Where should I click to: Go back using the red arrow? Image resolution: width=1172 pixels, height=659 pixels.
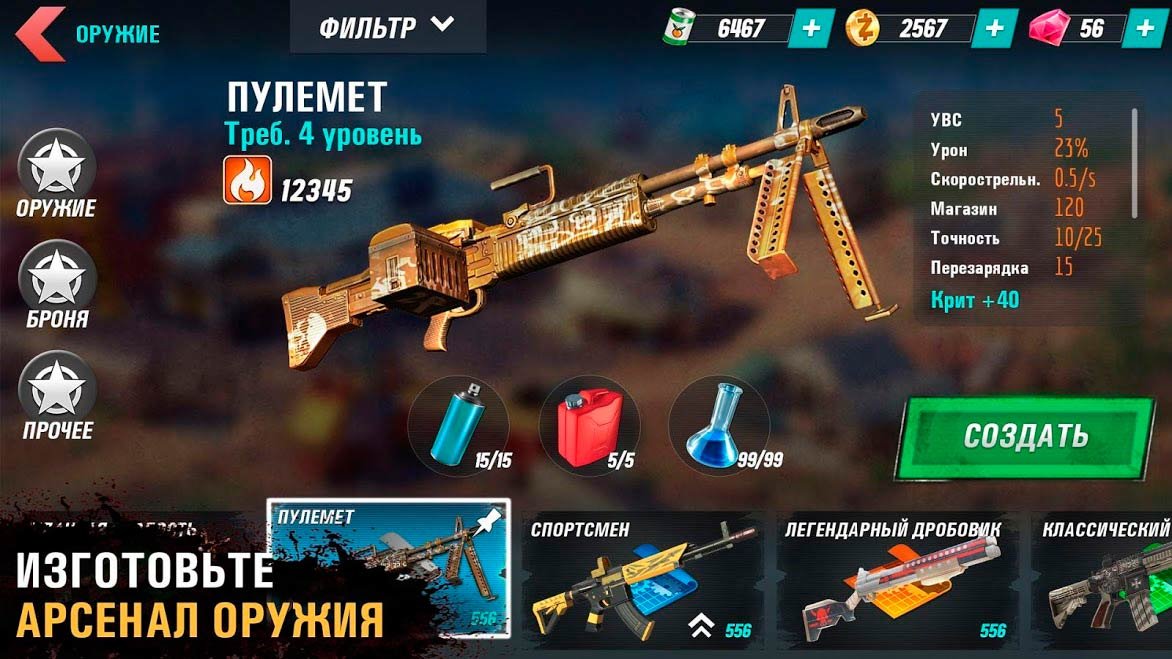coord(40,32)
